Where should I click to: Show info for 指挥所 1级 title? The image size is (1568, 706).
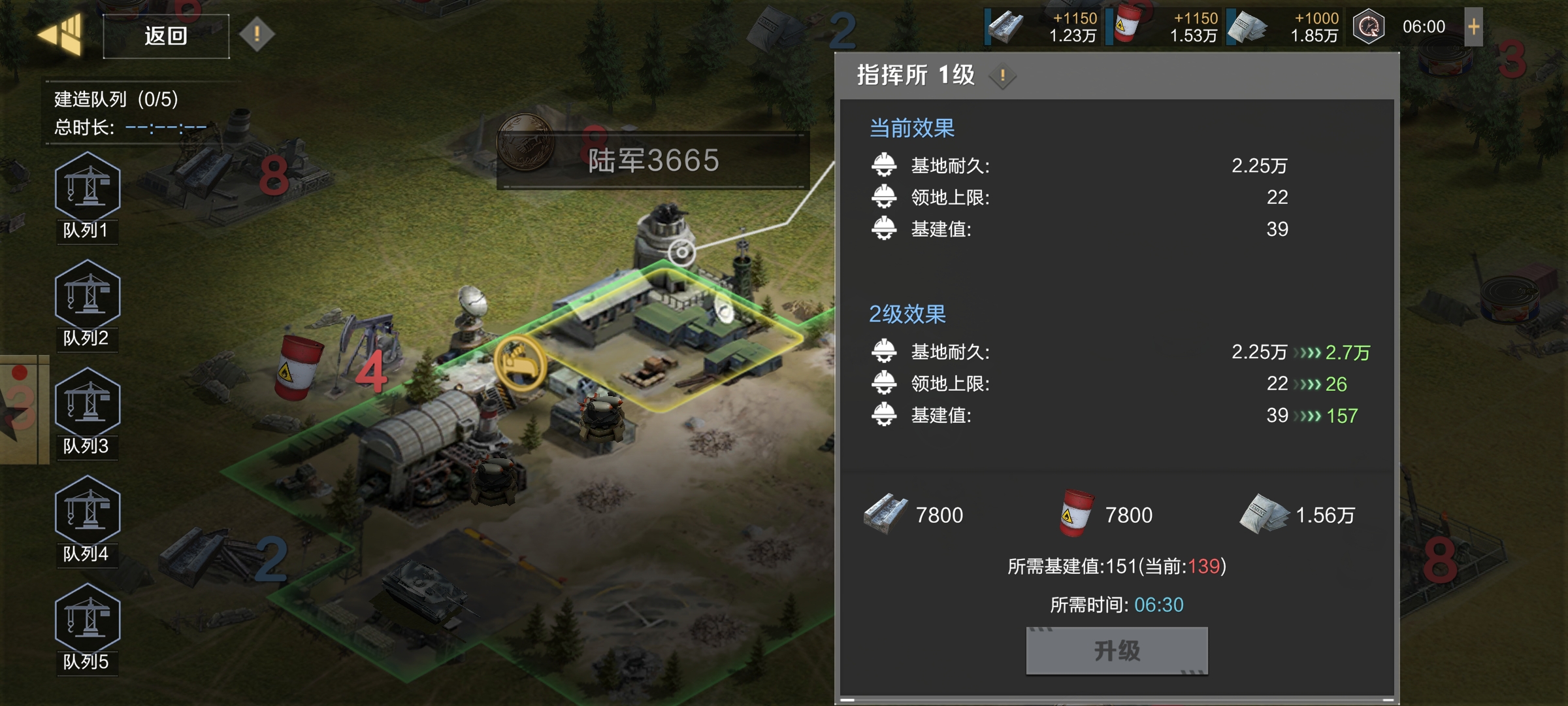1002,76
